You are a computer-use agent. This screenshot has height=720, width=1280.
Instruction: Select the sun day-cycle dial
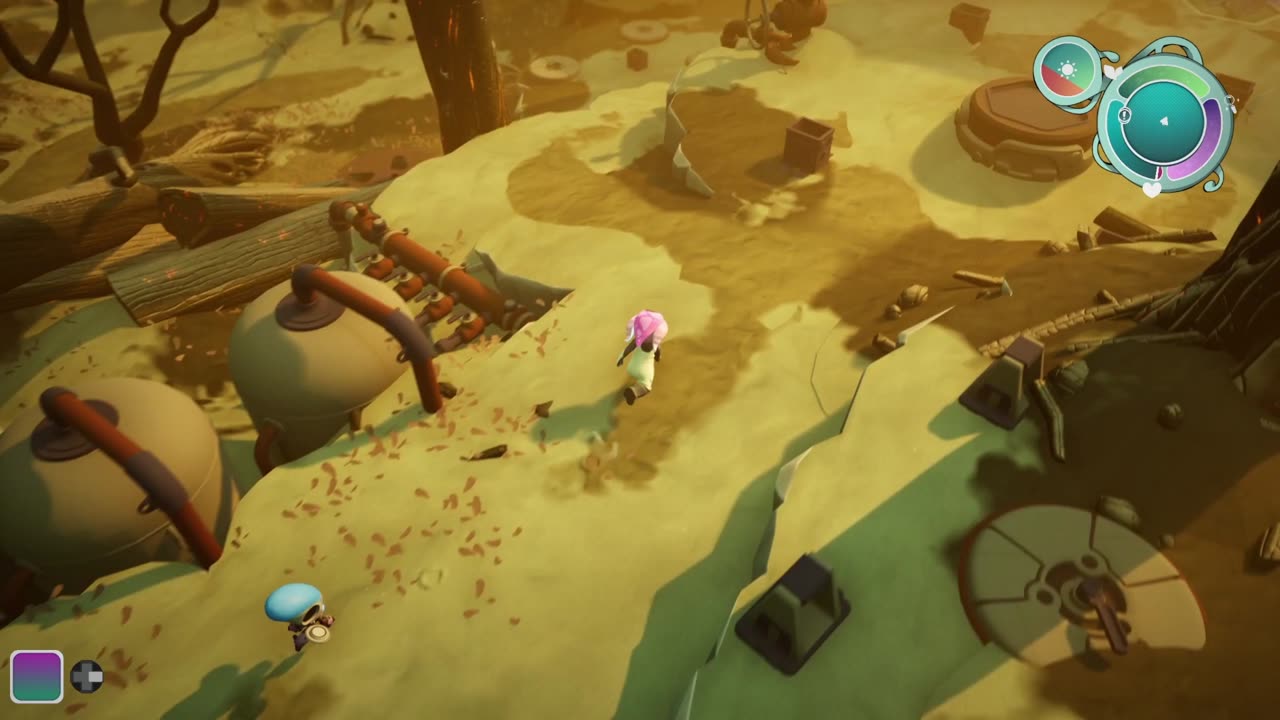pyautogui.click(x=1067, y=71)
